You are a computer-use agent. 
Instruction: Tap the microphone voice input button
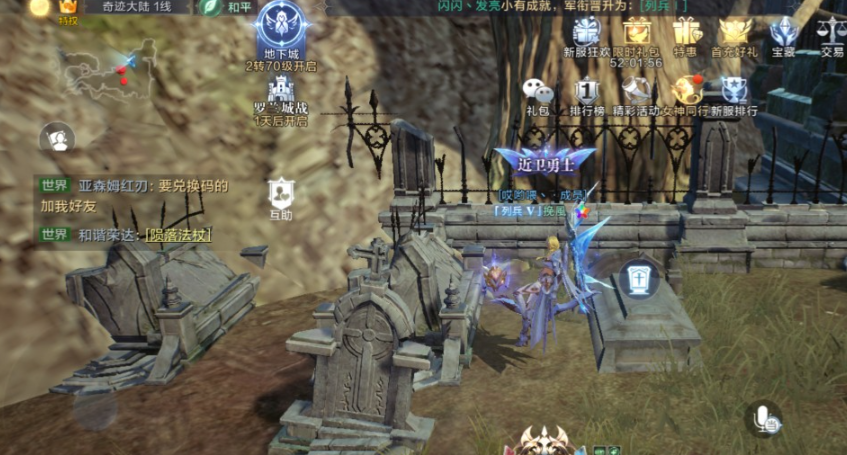pyautogui.click(x=766, y=419)
